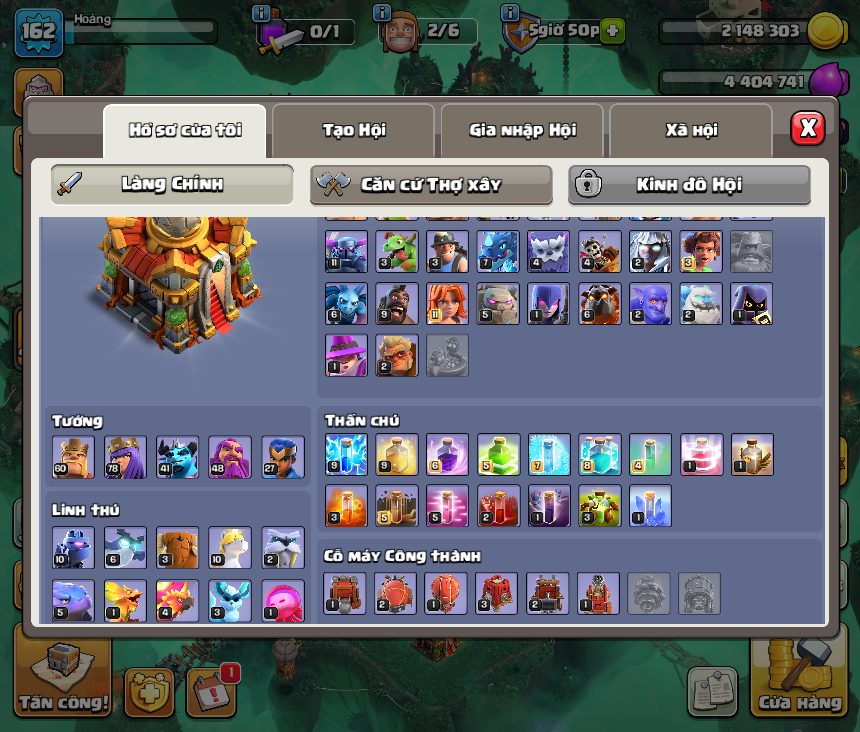Pick the Lightning spell icon

[x=345, y=454]
